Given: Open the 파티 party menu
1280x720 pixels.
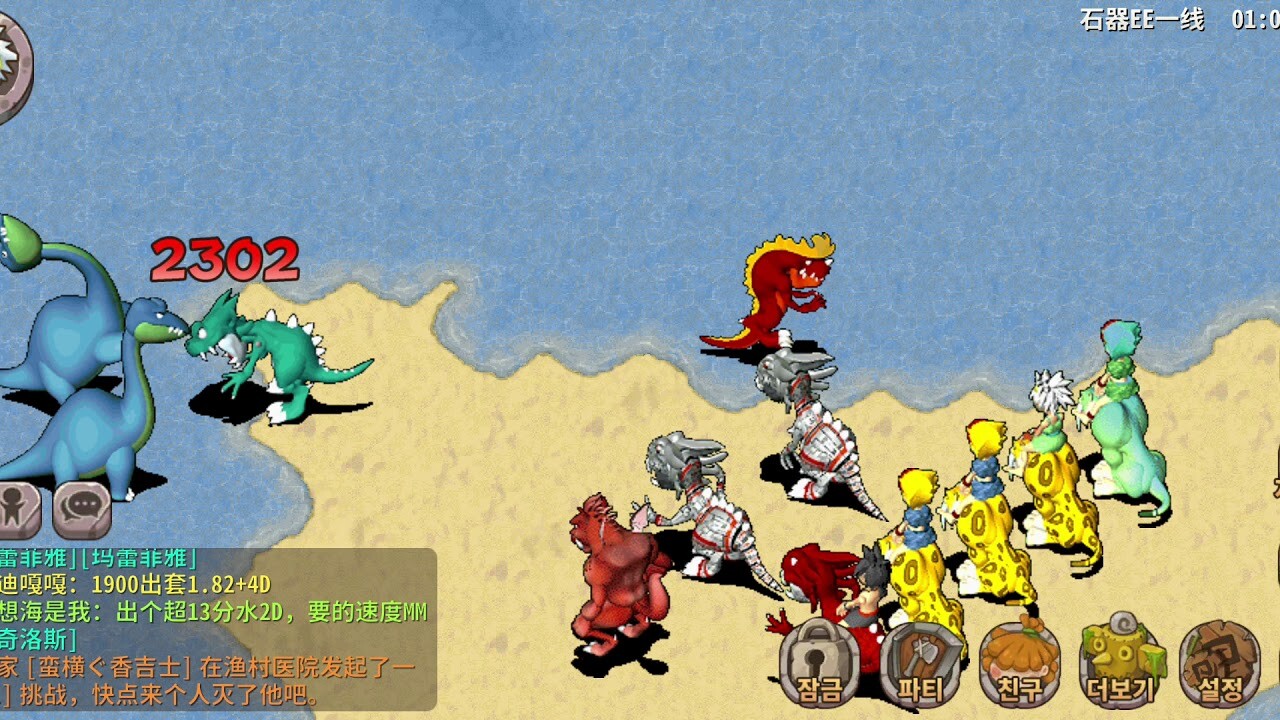Looking at the screenshot, I should pos(920,662).
